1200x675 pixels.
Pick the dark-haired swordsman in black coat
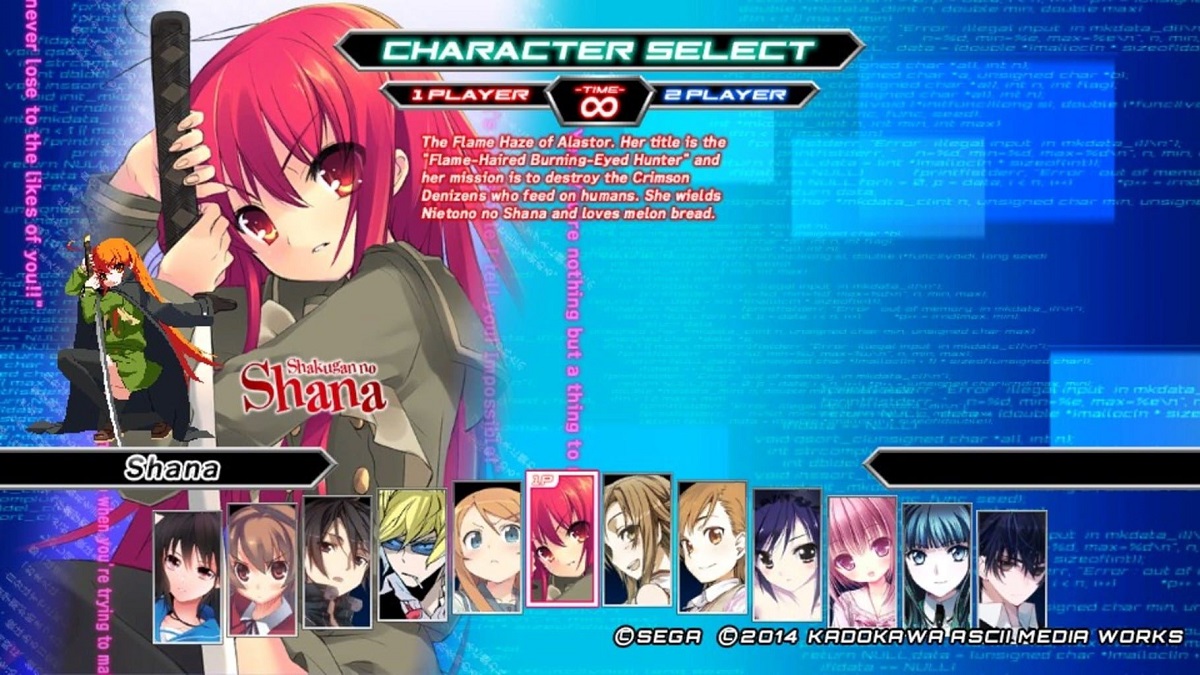tap(338, 560)
